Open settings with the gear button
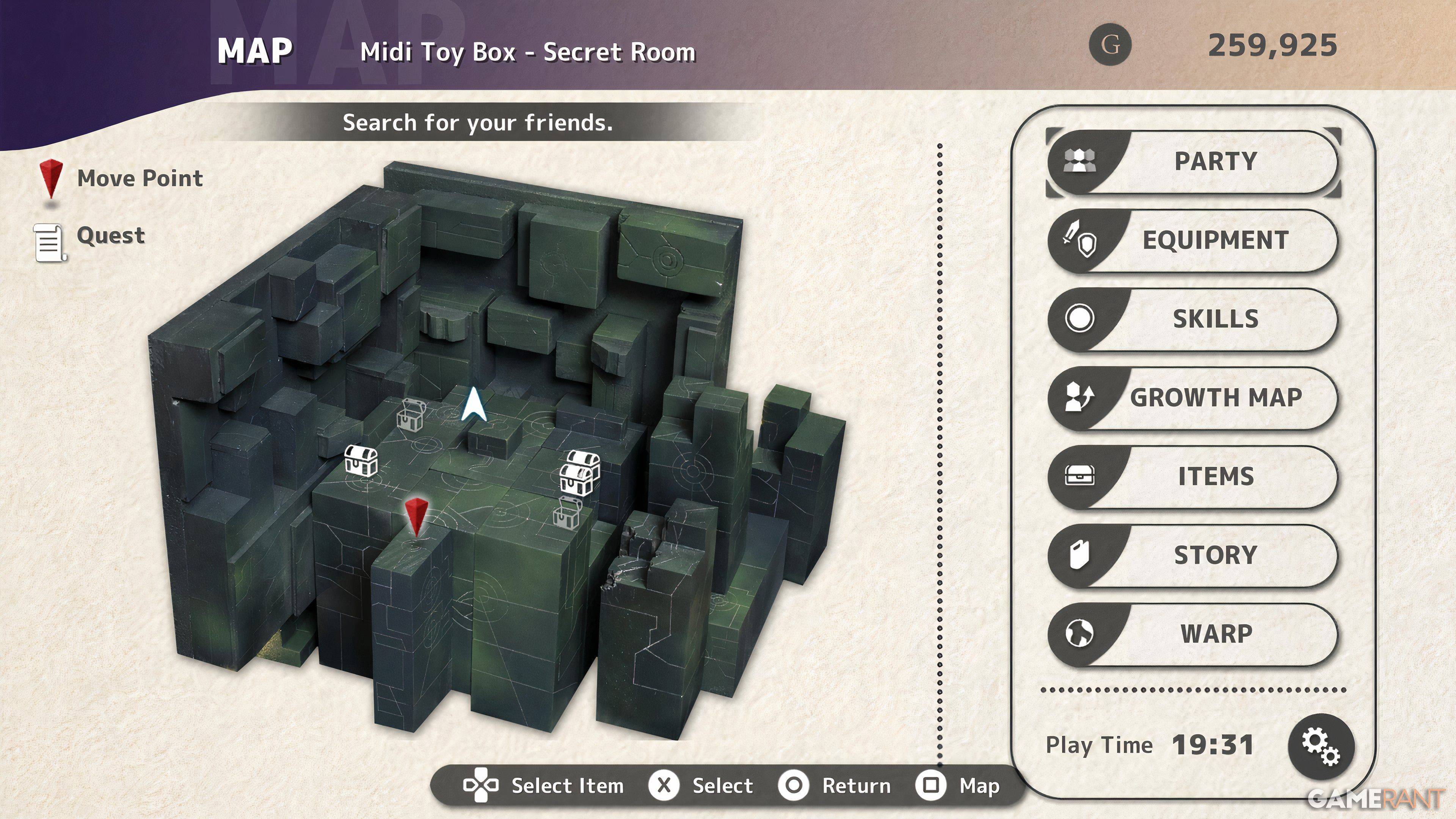The image size is (1456, 819). pyautogui.click(x=1320, y=747)
